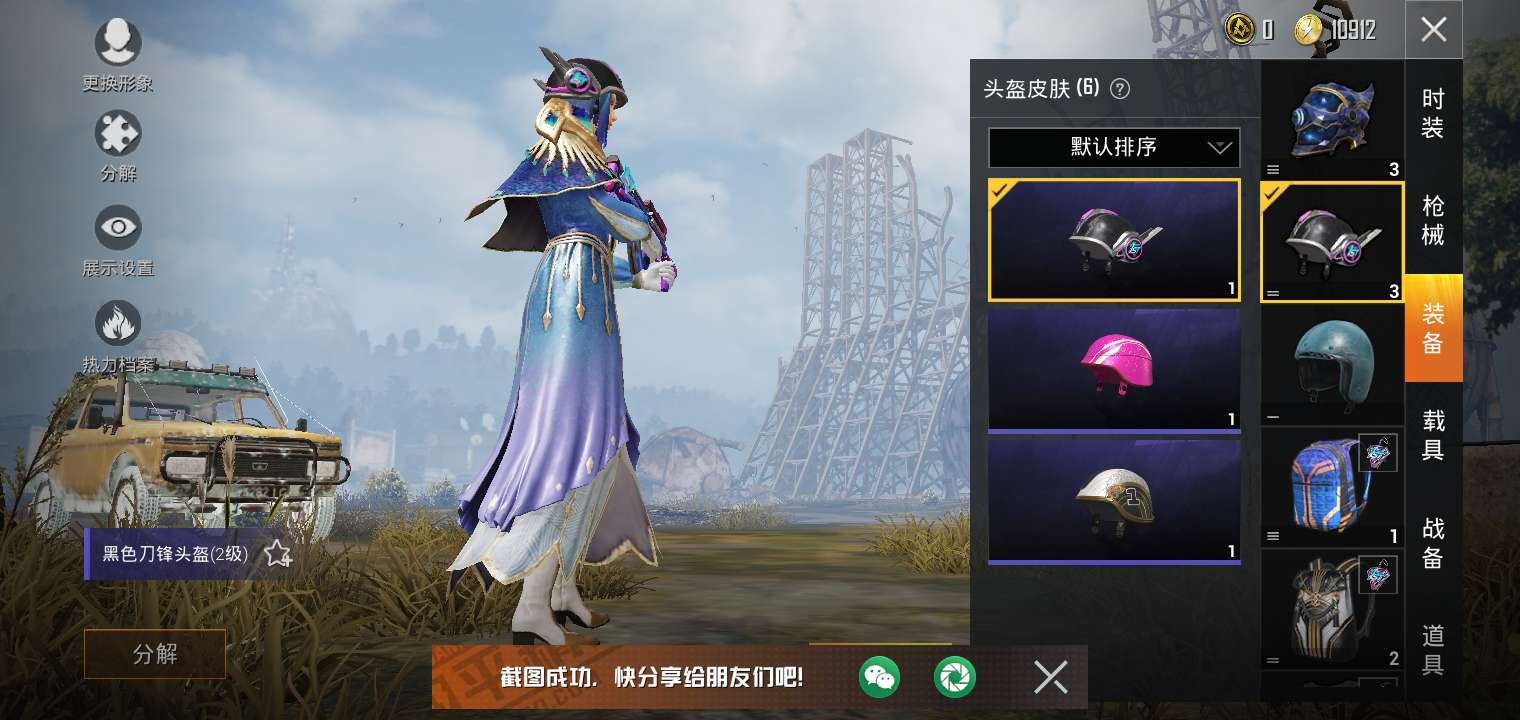Viewport: 1520px width, 720px height.
Task: Tap the 分解 puzzle-piece icon
Action: click(118, 135)
